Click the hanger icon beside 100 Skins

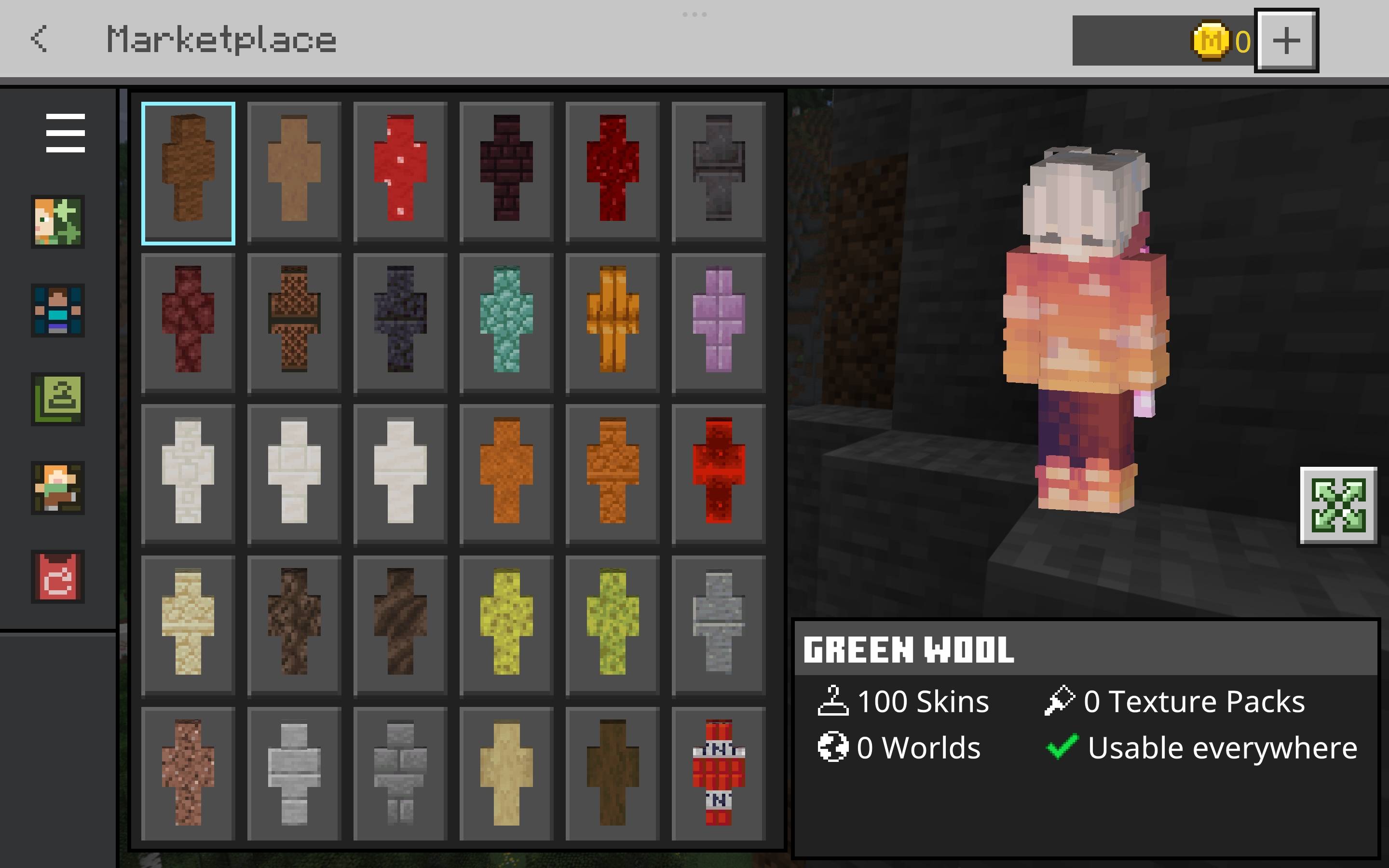click(833, 700)
